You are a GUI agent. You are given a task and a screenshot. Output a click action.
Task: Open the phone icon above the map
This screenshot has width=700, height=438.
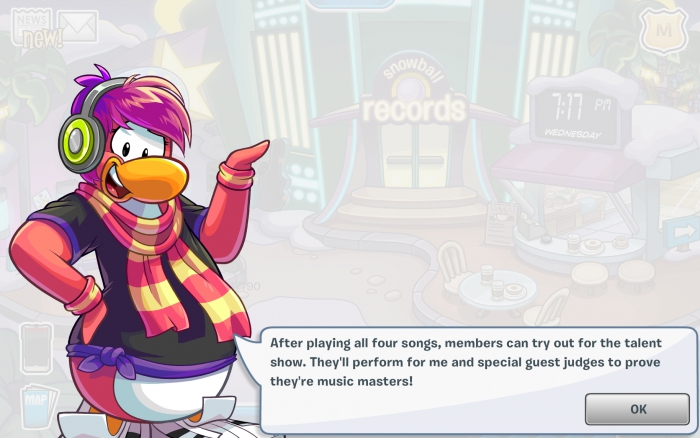35,347
